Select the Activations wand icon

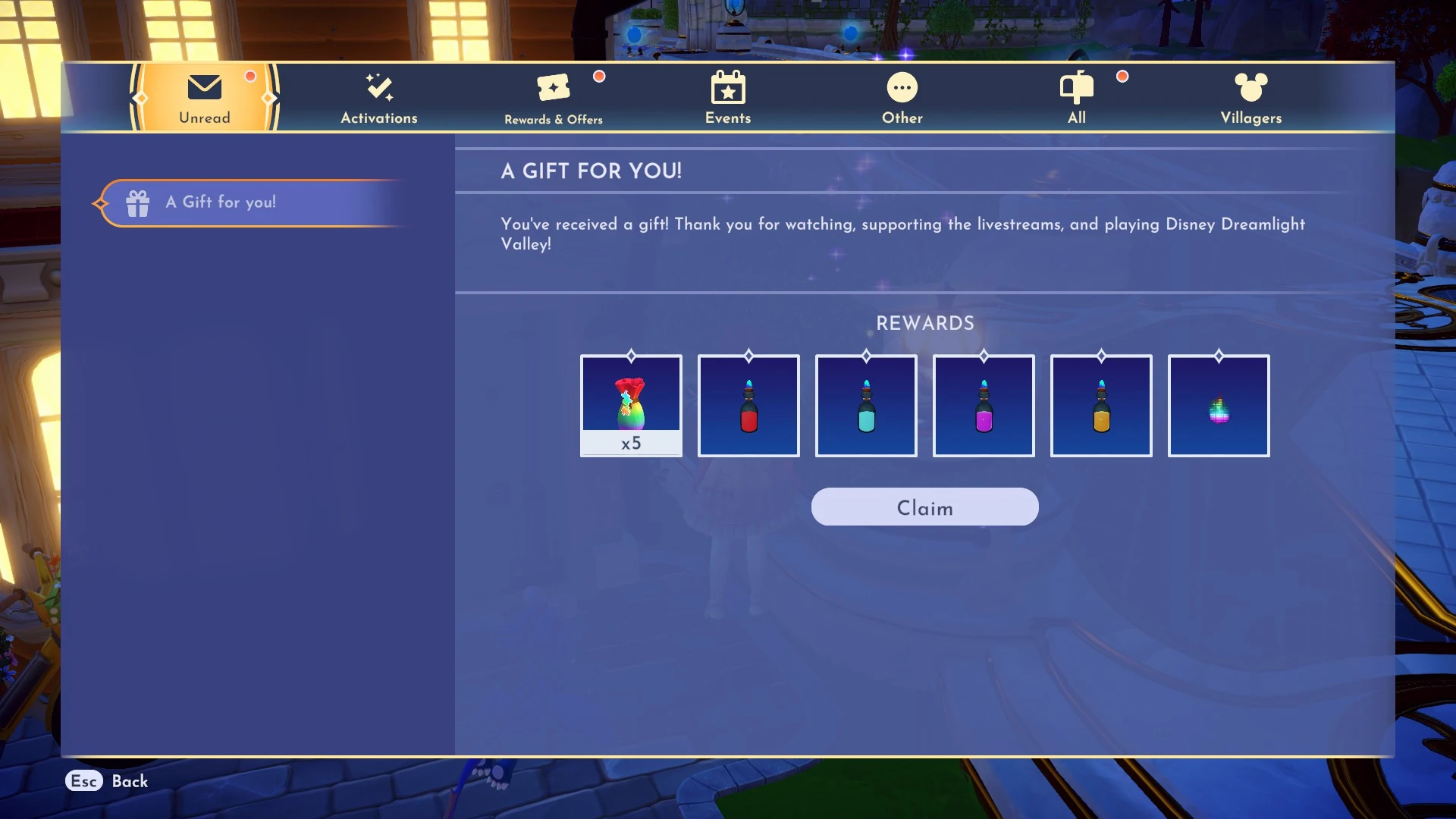pos(378,86)
